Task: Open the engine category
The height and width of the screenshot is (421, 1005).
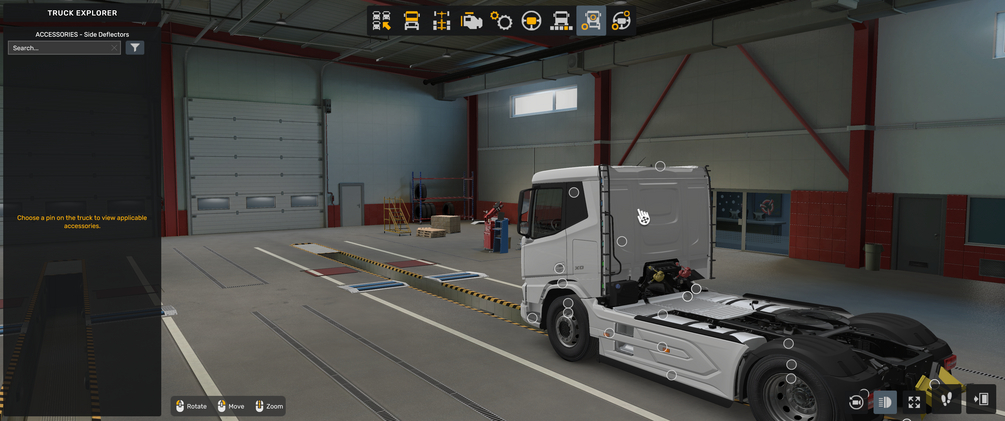Action: [x=471, y=20]
